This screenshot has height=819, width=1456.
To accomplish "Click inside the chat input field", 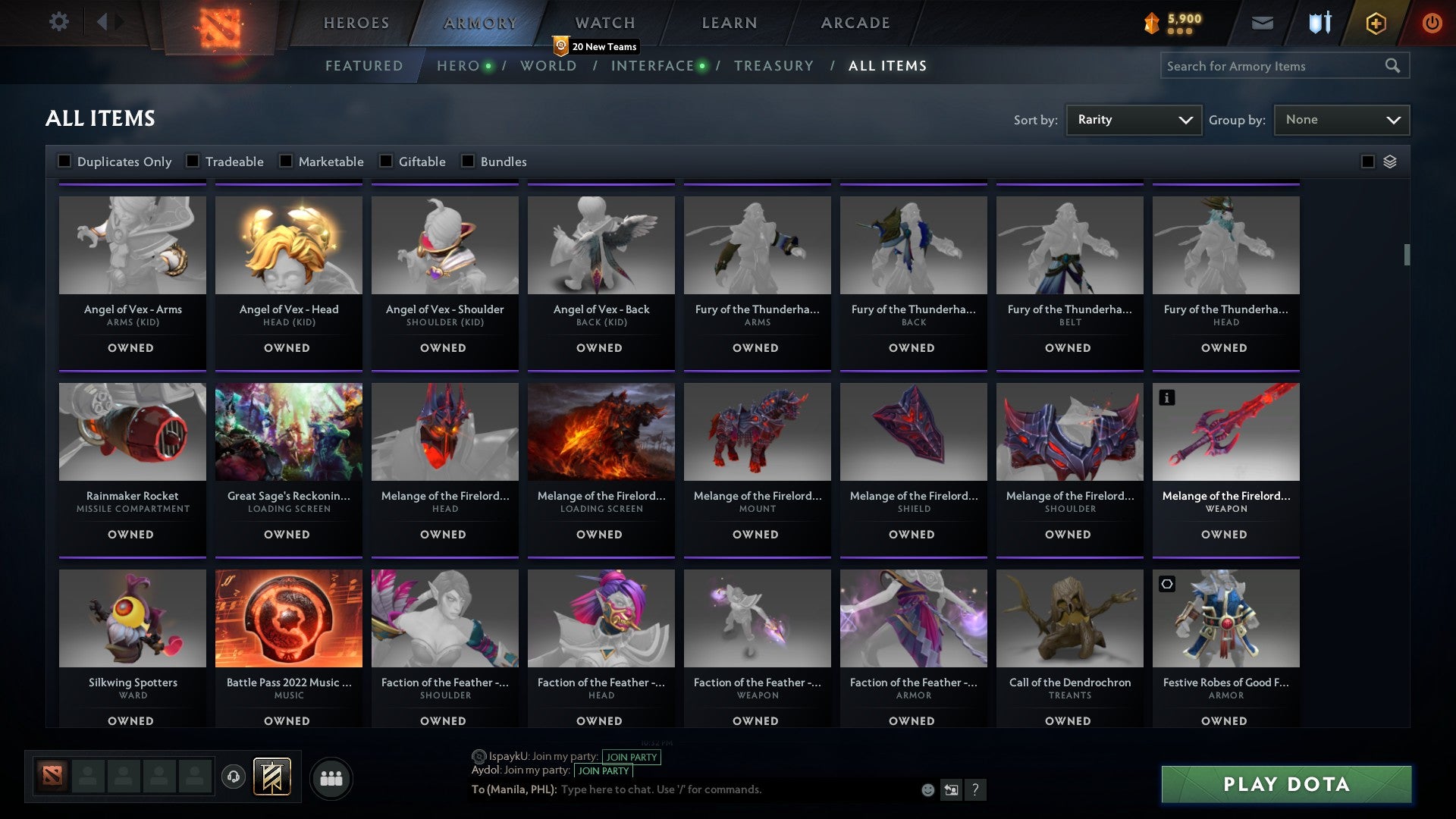I will click(720, 789).
